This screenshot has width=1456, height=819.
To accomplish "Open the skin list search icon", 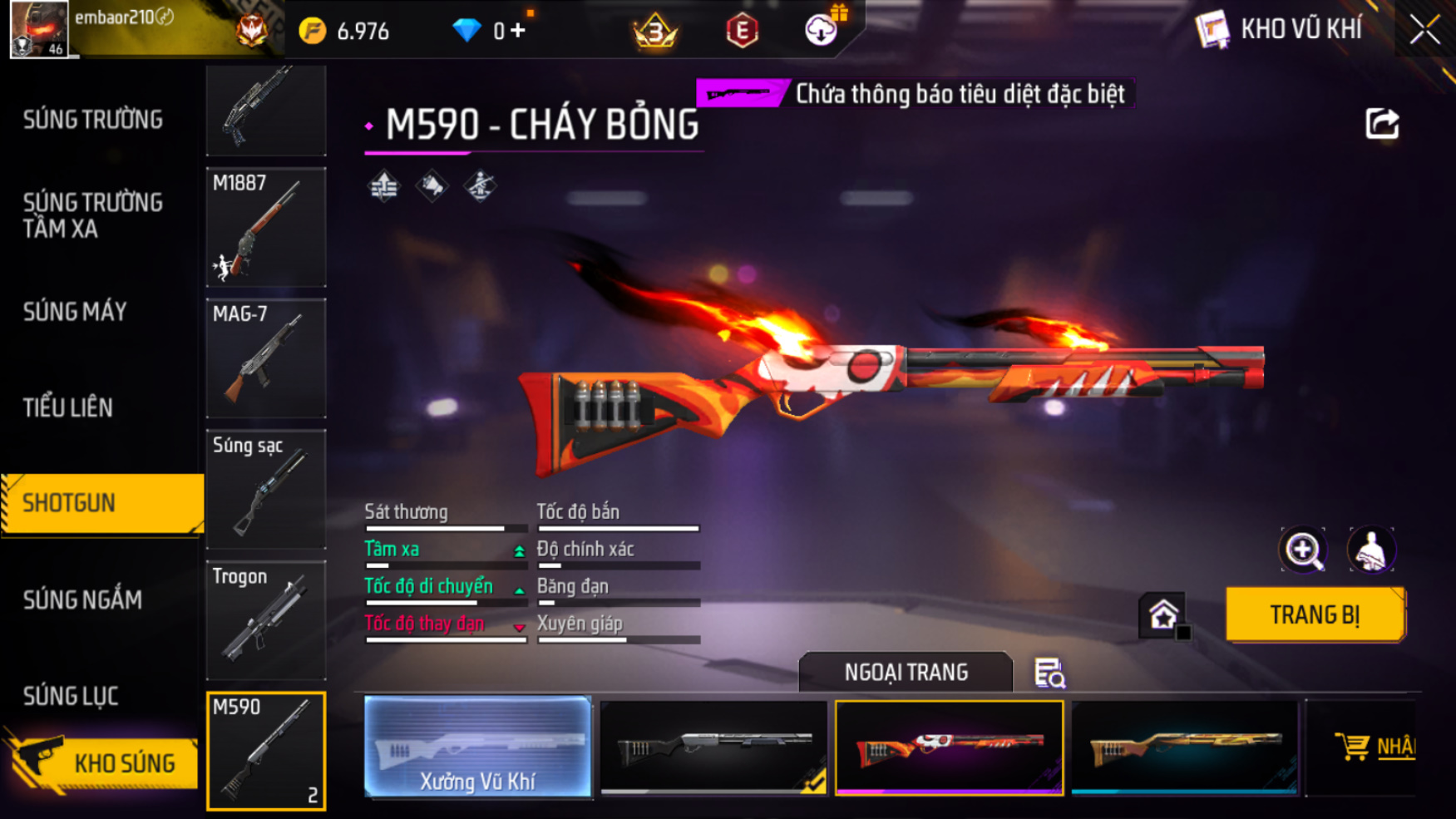I will point(1049,673).
